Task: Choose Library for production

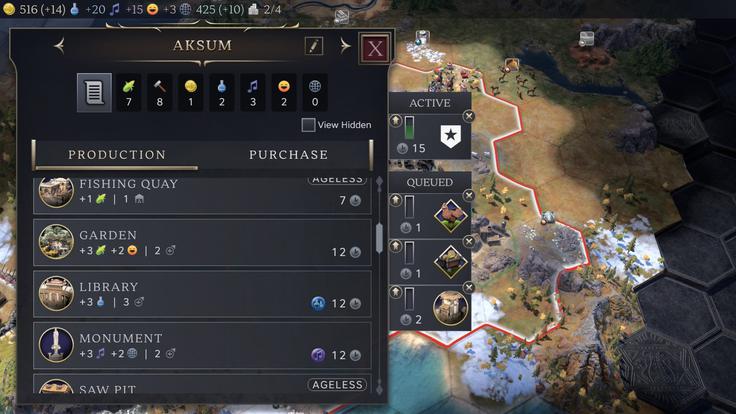Action: (202, 295)
